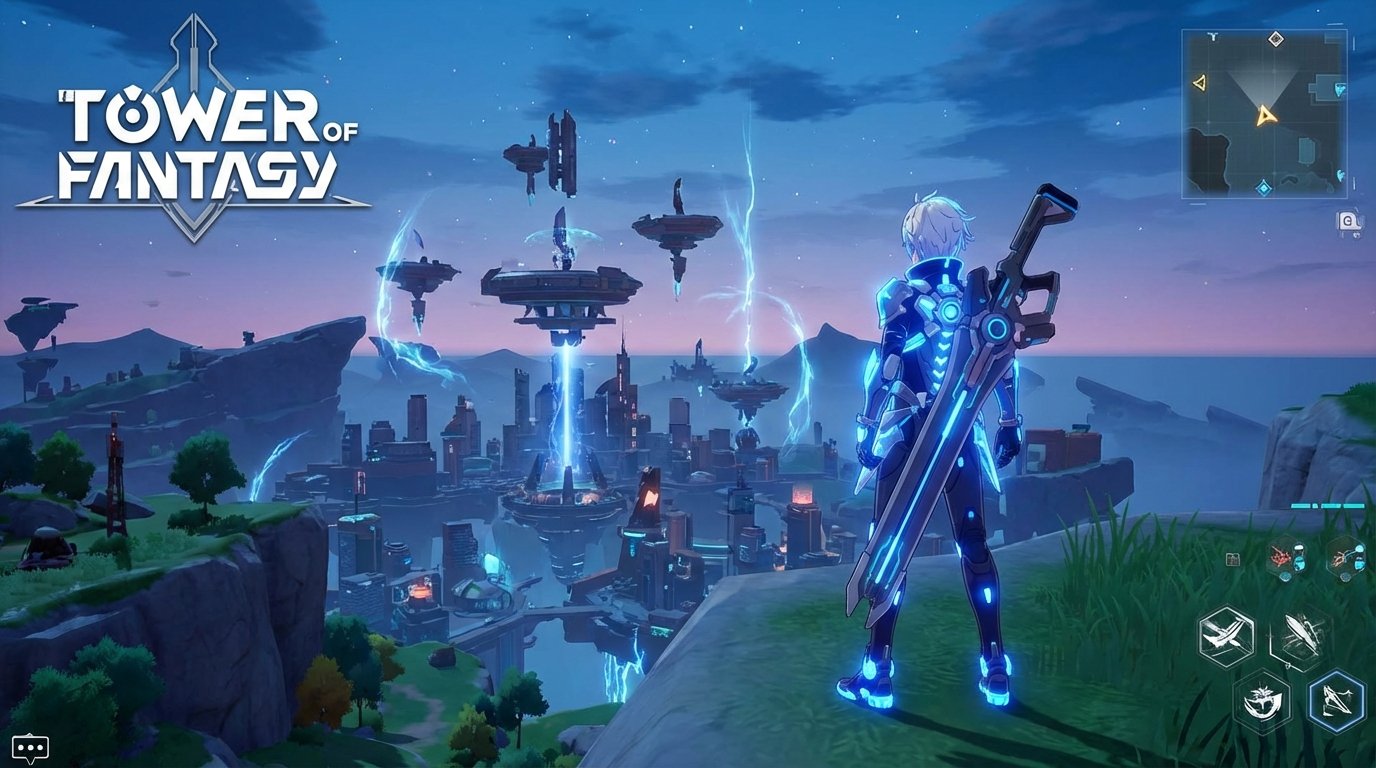Select the yellow triangle marker on the minimap
Viewport: 1376px width, 768px height.
[1200, 82]
